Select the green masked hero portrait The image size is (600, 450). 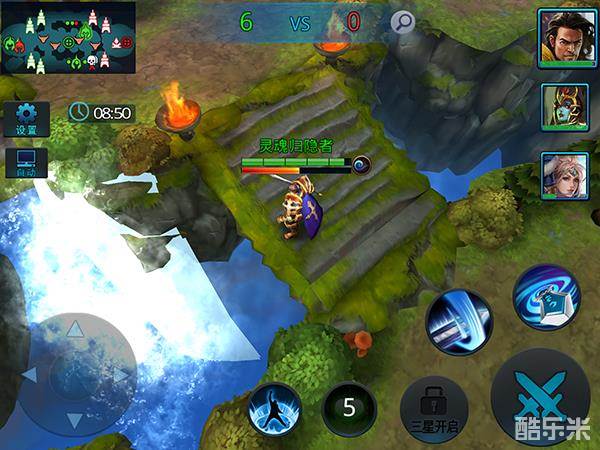coord(560,106)
